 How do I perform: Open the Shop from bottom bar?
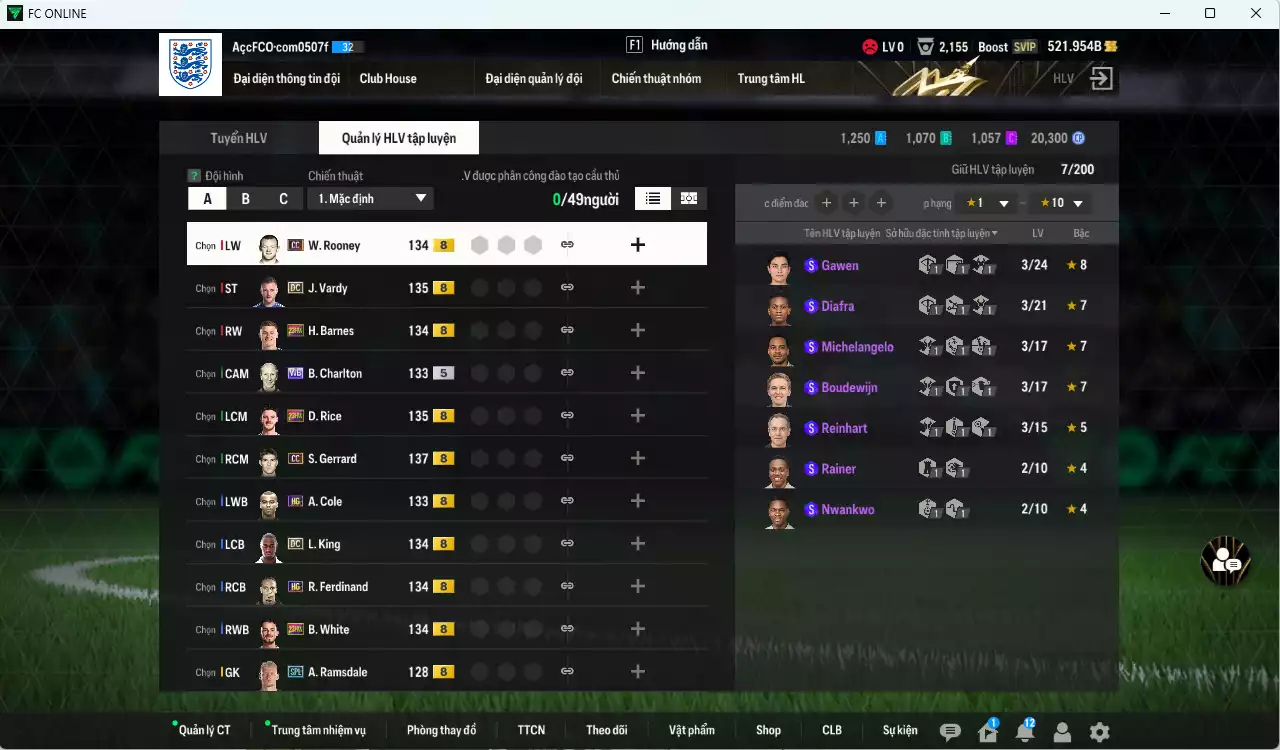(x=768, y=730)
